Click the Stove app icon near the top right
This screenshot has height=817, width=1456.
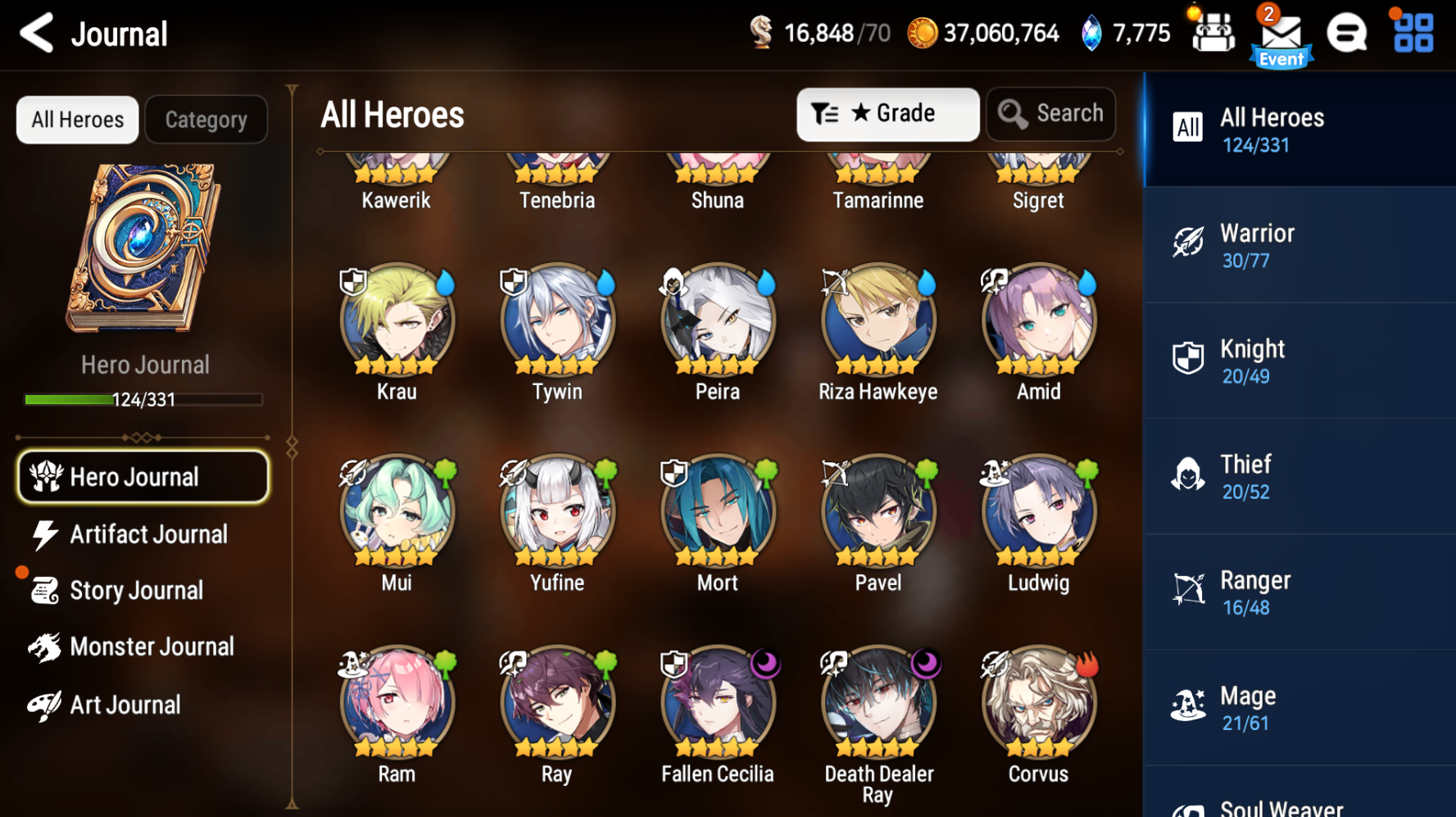(1346, 34)
